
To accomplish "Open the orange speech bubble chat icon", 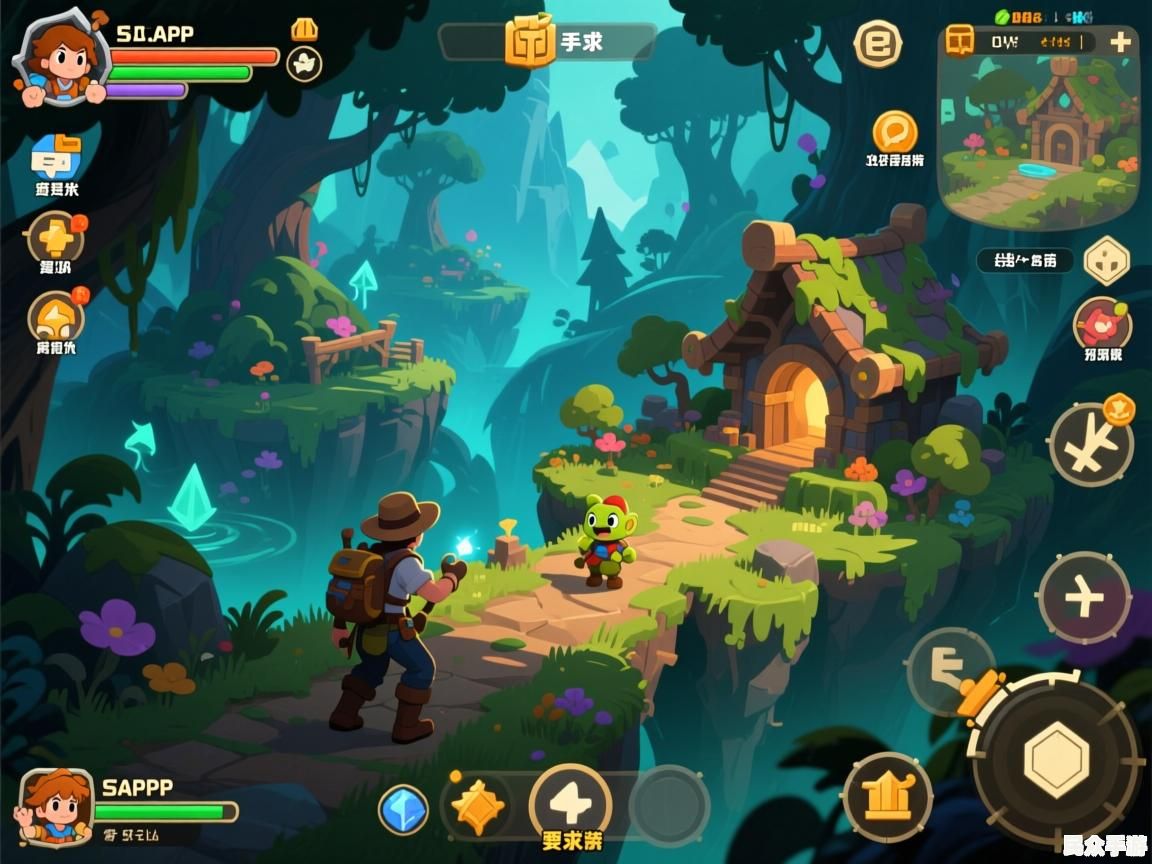I will tap(895, 132).
